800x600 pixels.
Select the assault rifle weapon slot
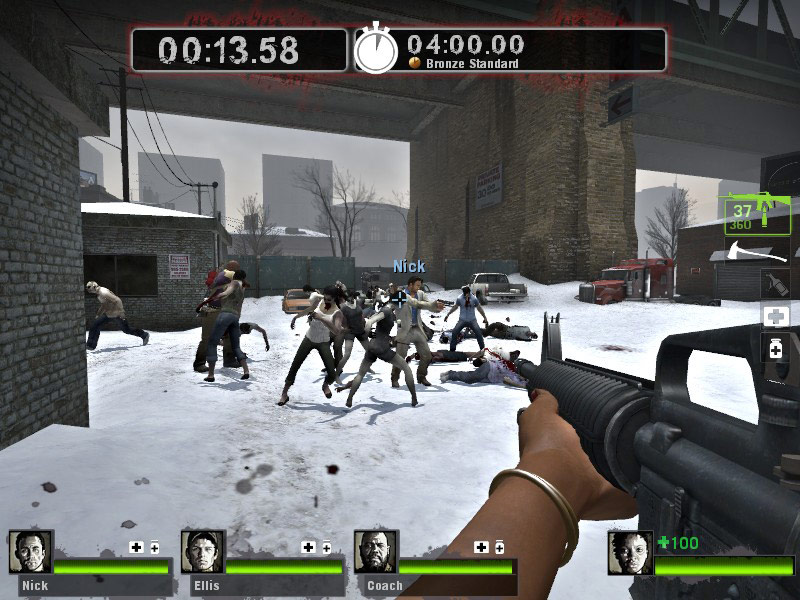[759, 212]
